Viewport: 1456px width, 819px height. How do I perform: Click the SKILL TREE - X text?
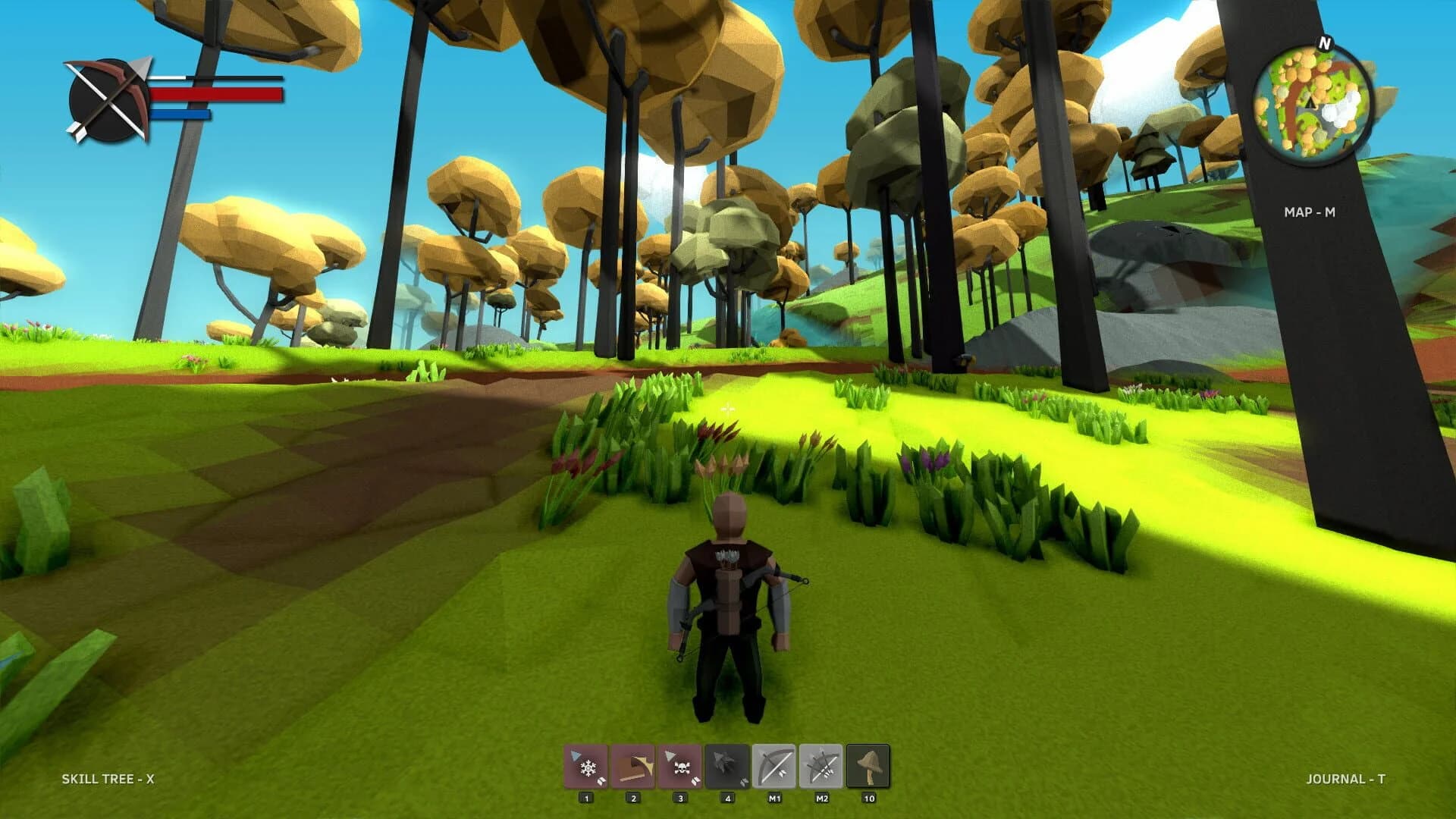[111, 777]
